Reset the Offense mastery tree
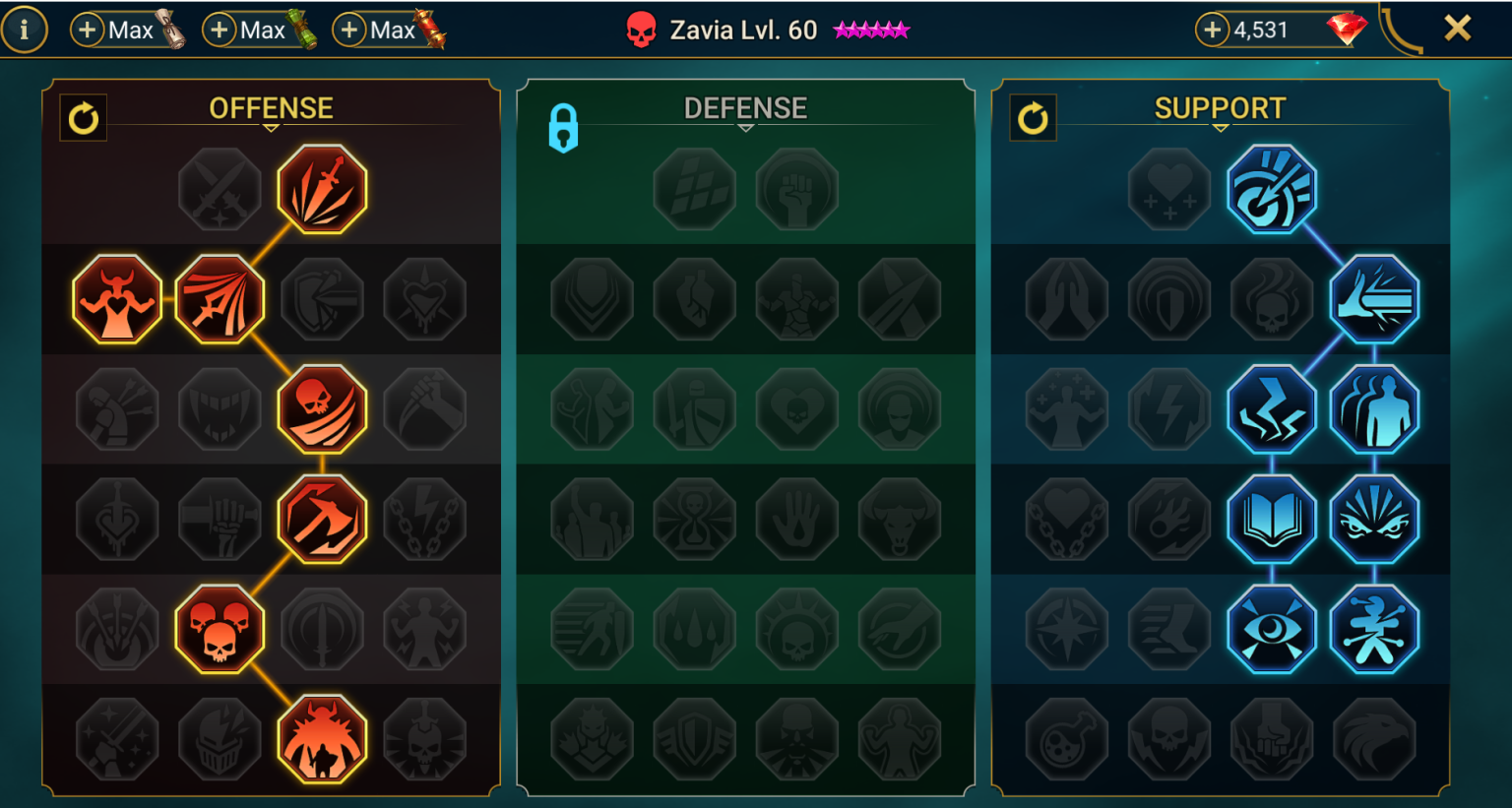The width and height of the screenshot is (1512, 808). 84,116
